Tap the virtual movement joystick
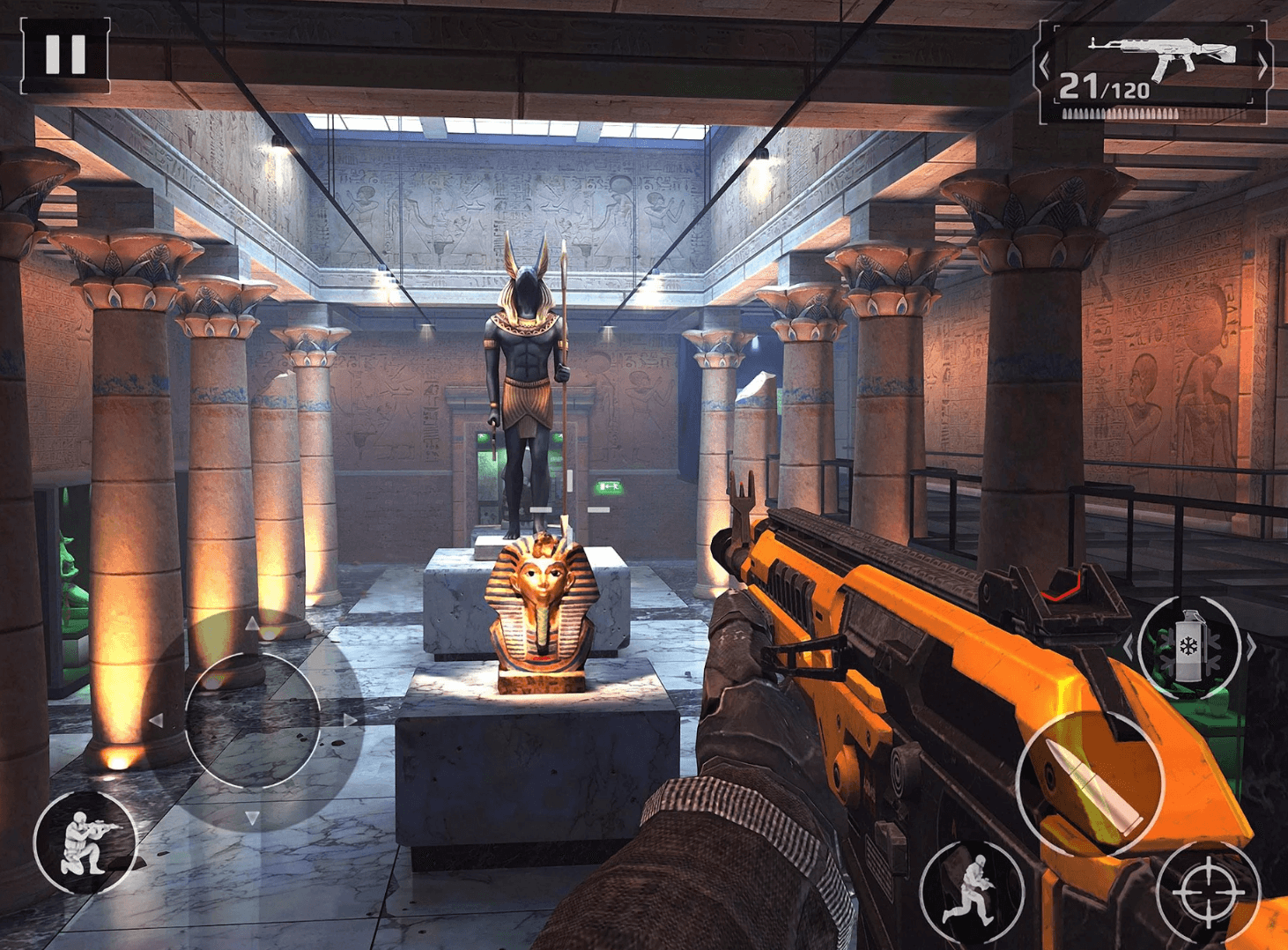 click(253, 720)
